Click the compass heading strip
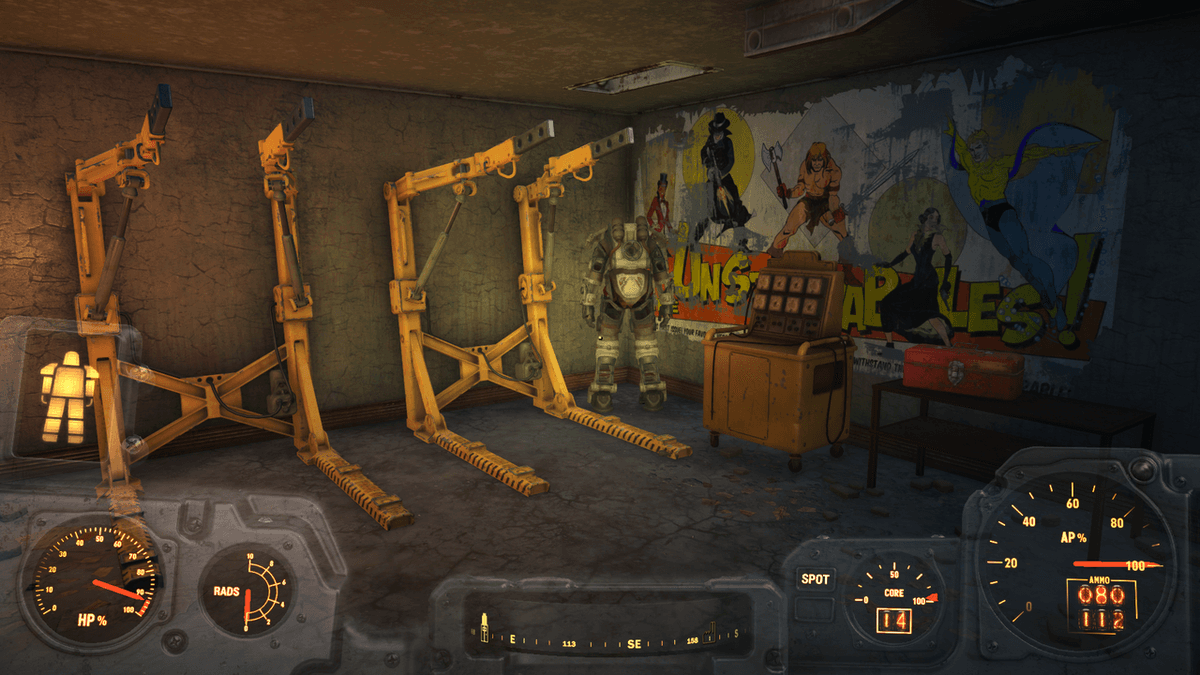 tap(610, 638)
